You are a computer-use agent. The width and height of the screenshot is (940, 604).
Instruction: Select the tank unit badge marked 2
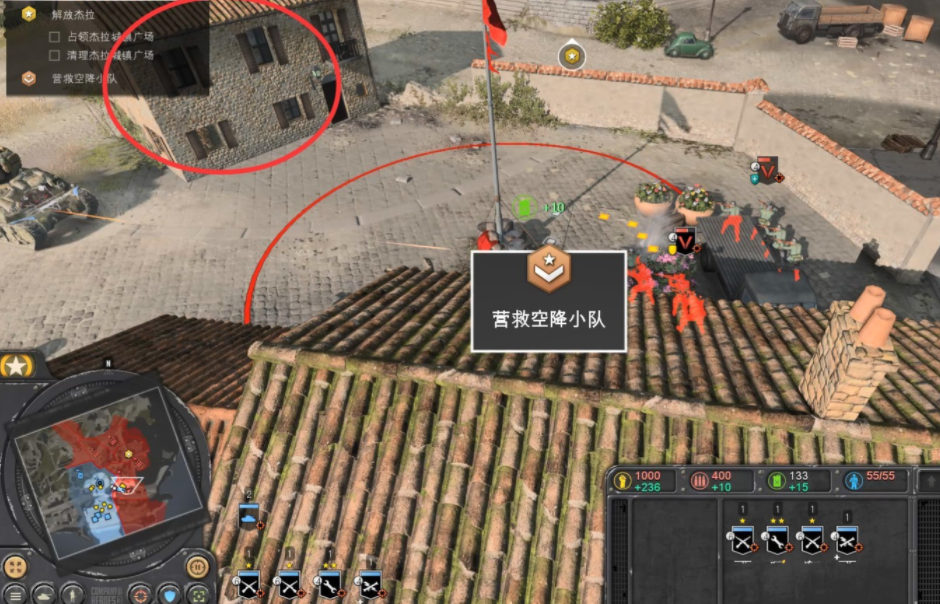click(248, 516)
